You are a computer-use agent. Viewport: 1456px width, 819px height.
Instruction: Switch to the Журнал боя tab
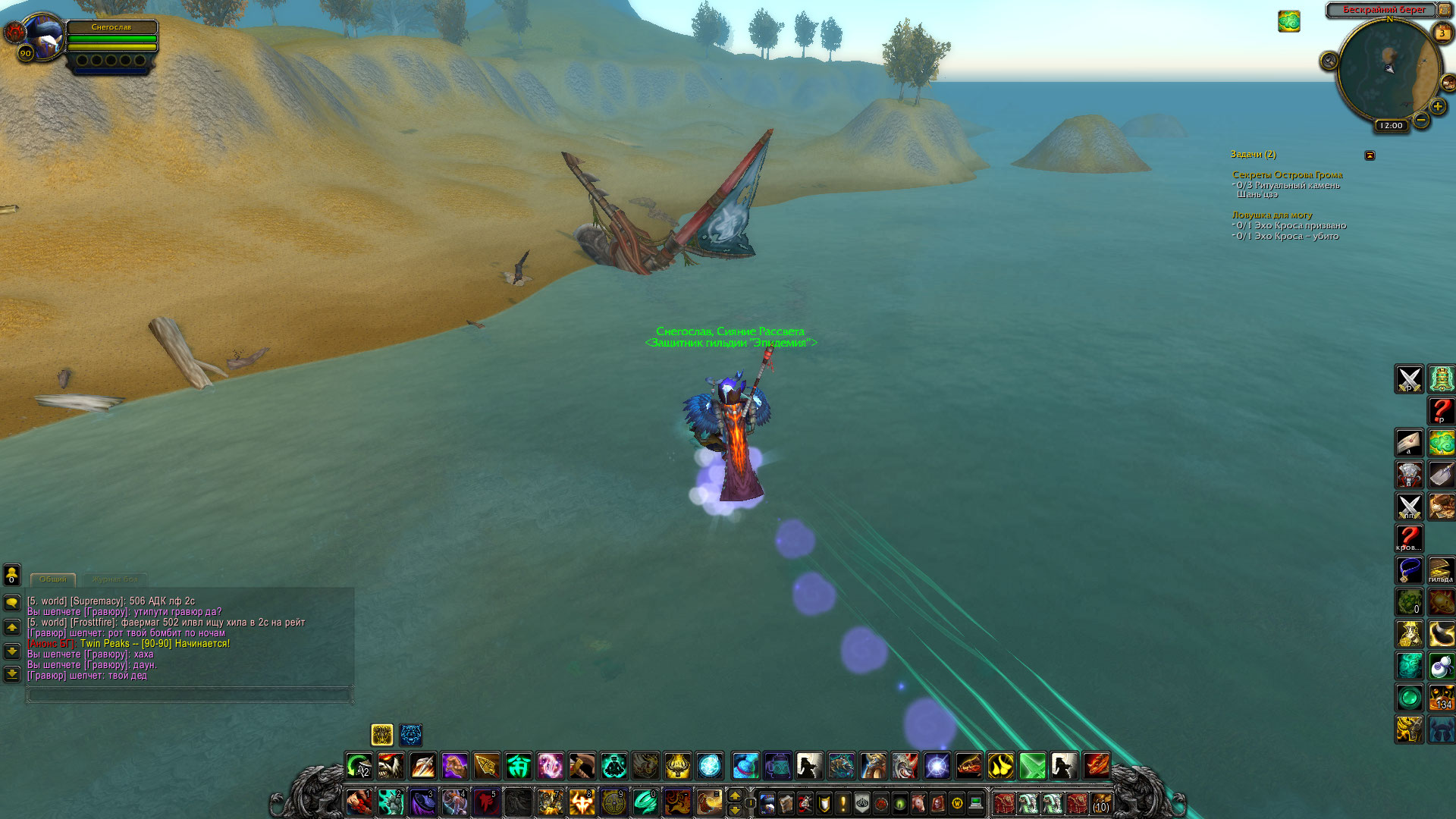click(115, 579)
